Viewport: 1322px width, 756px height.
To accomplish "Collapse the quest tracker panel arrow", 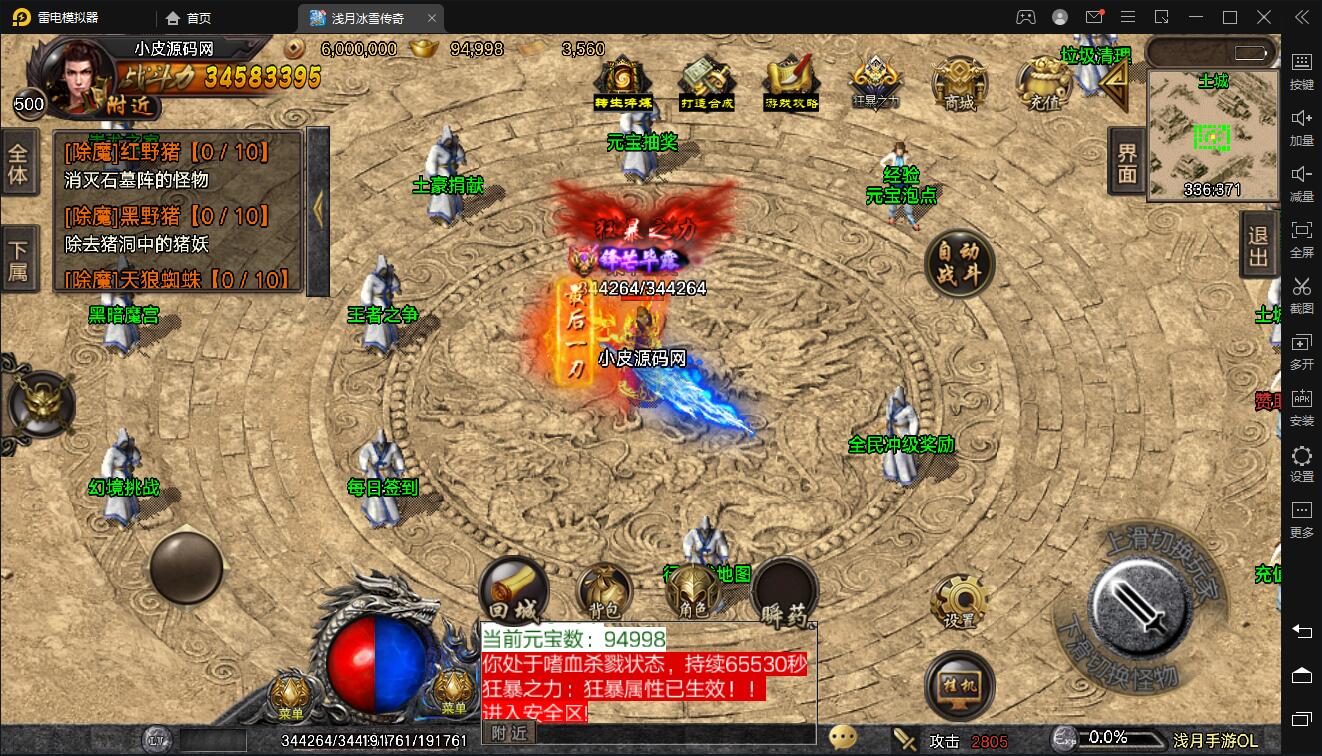I will pos(318,210).
